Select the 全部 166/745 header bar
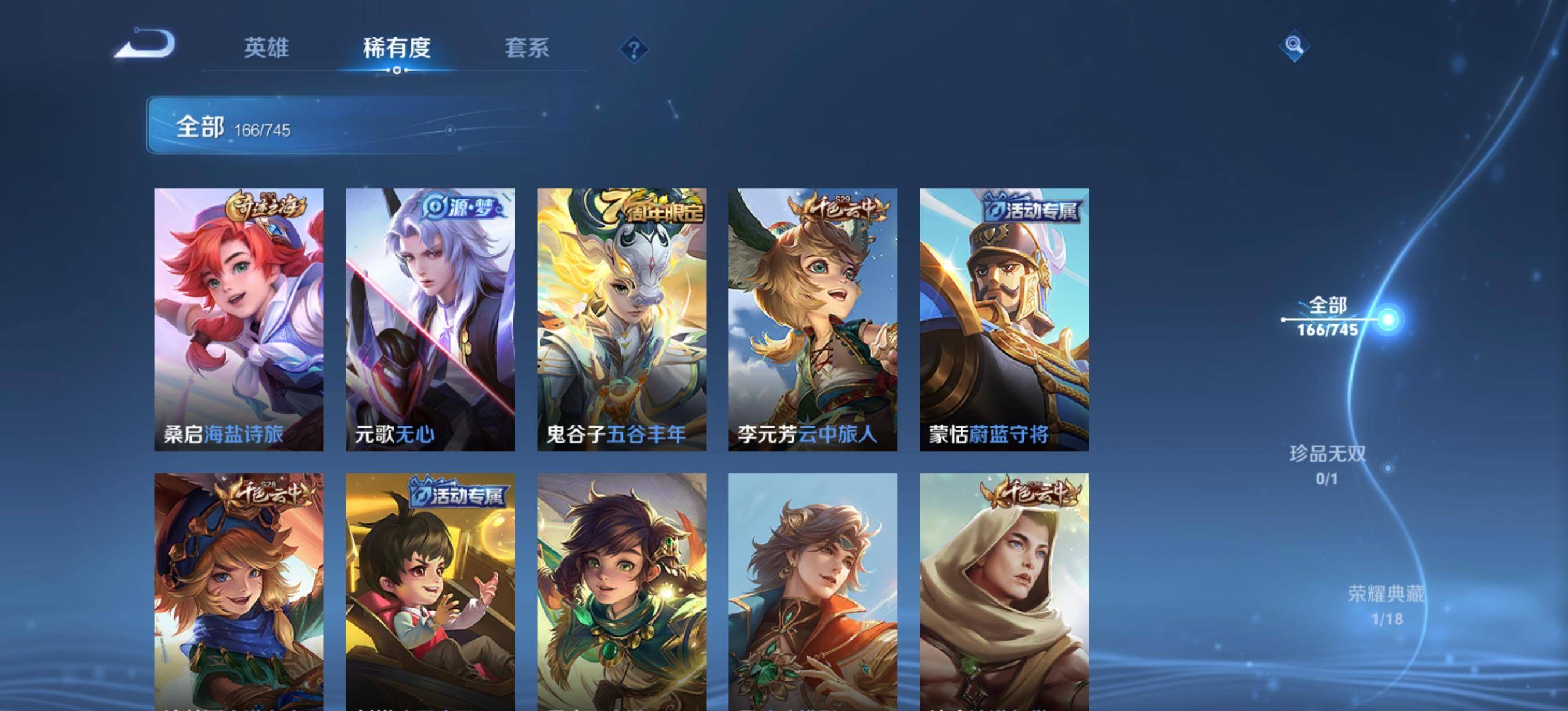The height and width of the screenshot is (711, 1568). [x=414, y=125]
